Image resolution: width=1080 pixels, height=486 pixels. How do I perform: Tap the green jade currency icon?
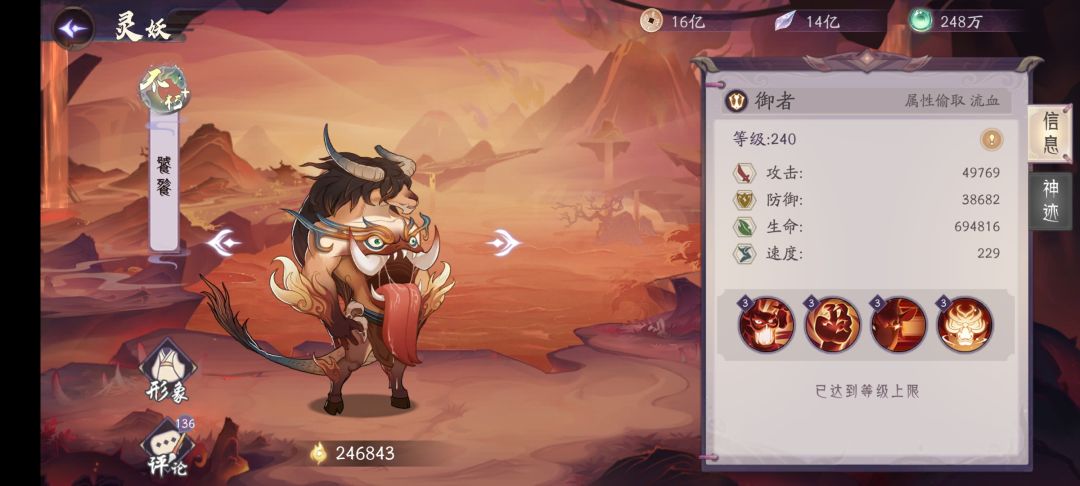pyautogui.click(x=921, y=21)
